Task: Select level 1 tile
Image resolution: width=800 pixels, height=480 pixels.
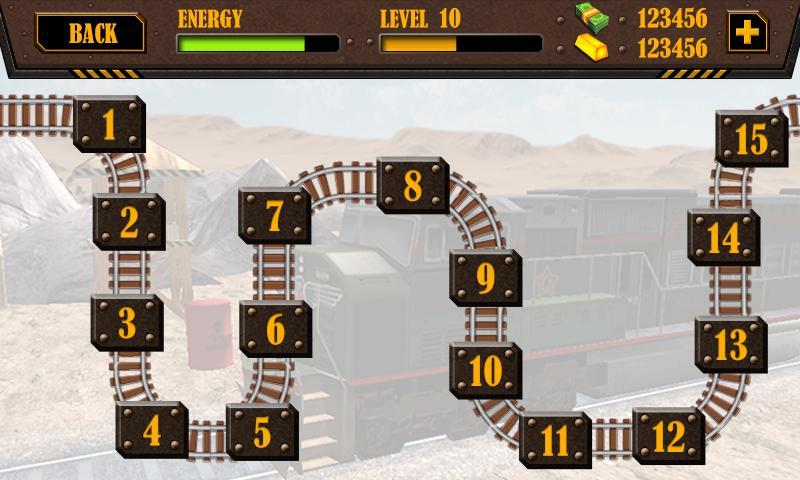Action: coord(109,125)
